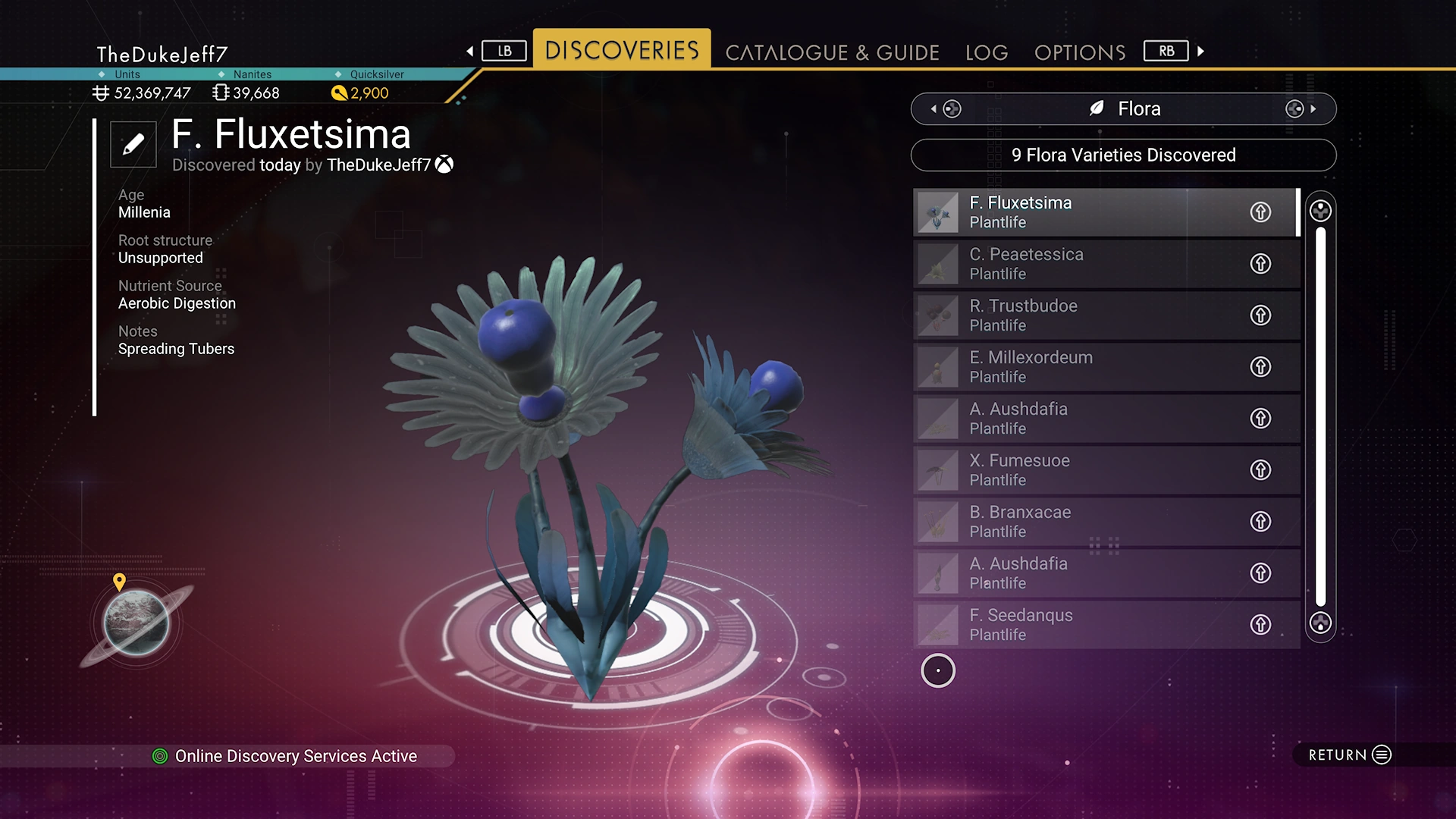The width and height of the screenshot is (1456, 819).
Task: Click the Return button
Action: pos(1350,755)
